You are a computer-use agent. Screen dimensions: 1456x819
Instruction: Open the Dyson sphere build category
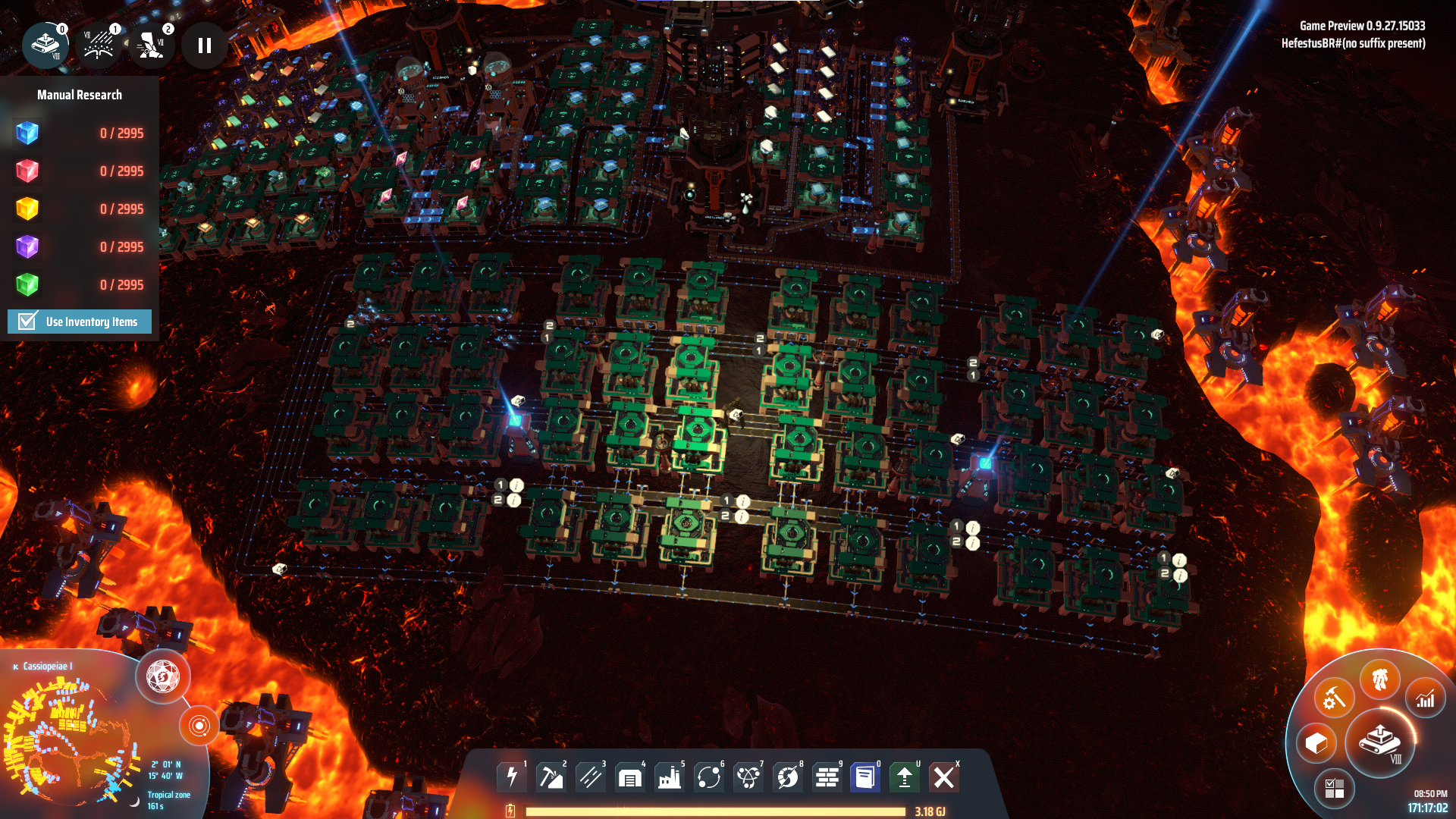pos(788,777)
